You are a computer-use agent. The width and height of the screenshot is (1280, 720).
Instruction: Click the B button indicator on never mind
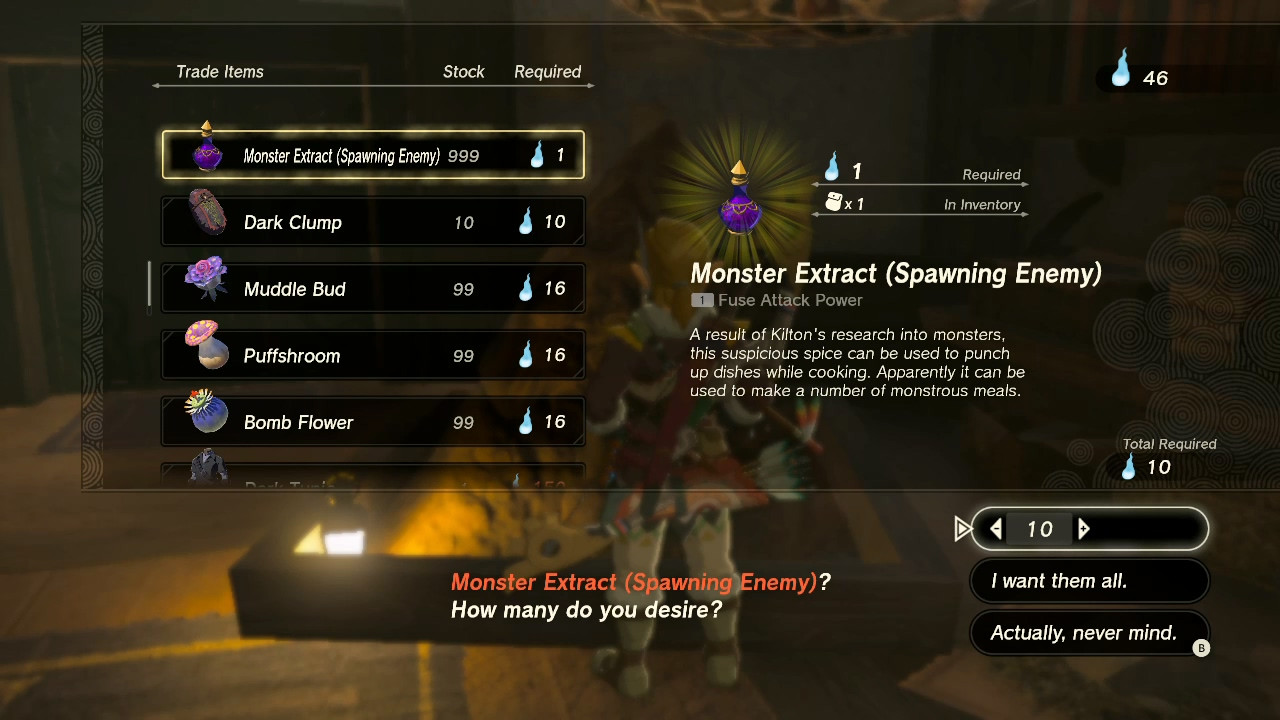1202,647
